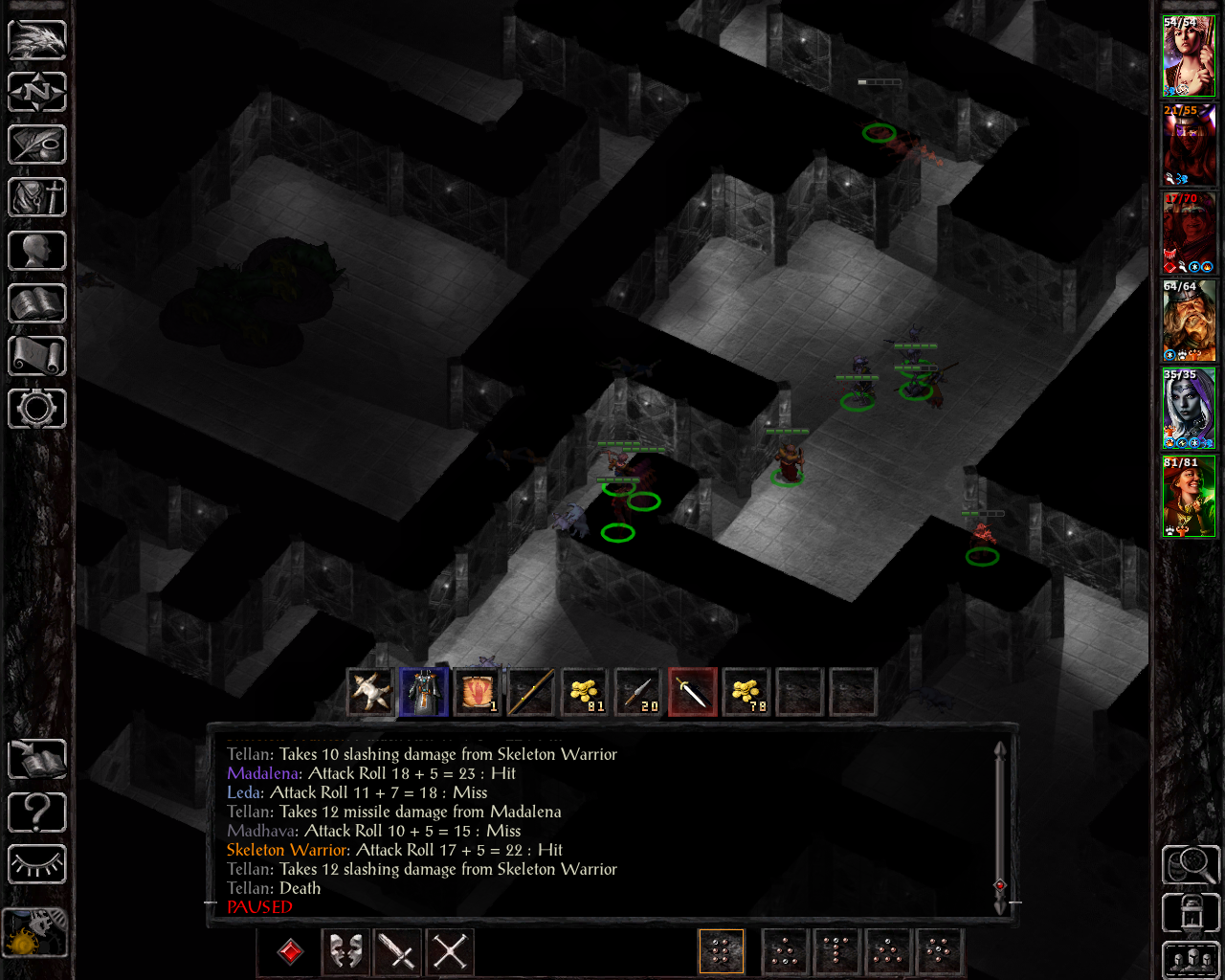Image resolution: width=1225 pixels, height=980 pixels.
Task: Select the red-highlighted dagger slot
Action: click(692, 692)
